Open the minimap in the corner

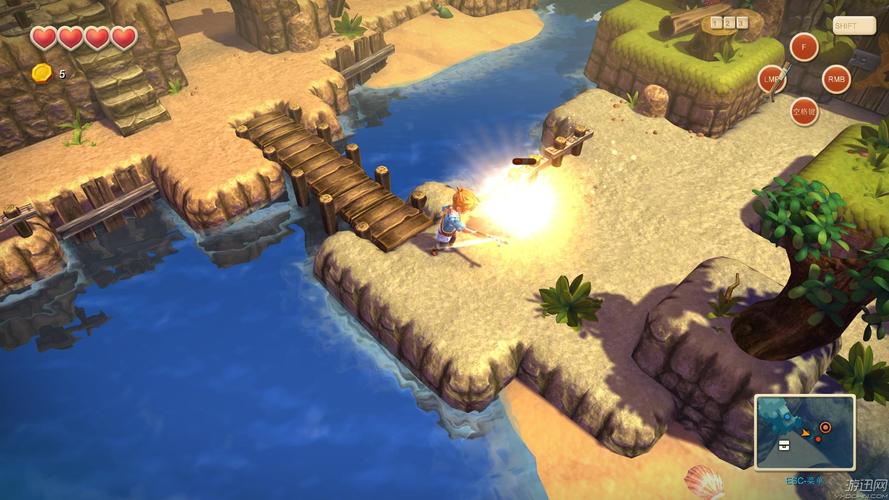805,433
